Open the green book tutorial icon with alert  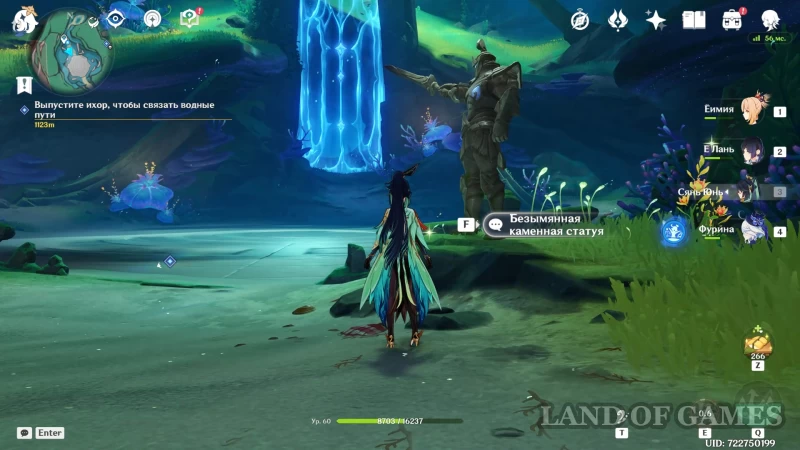tap(189, 18)
